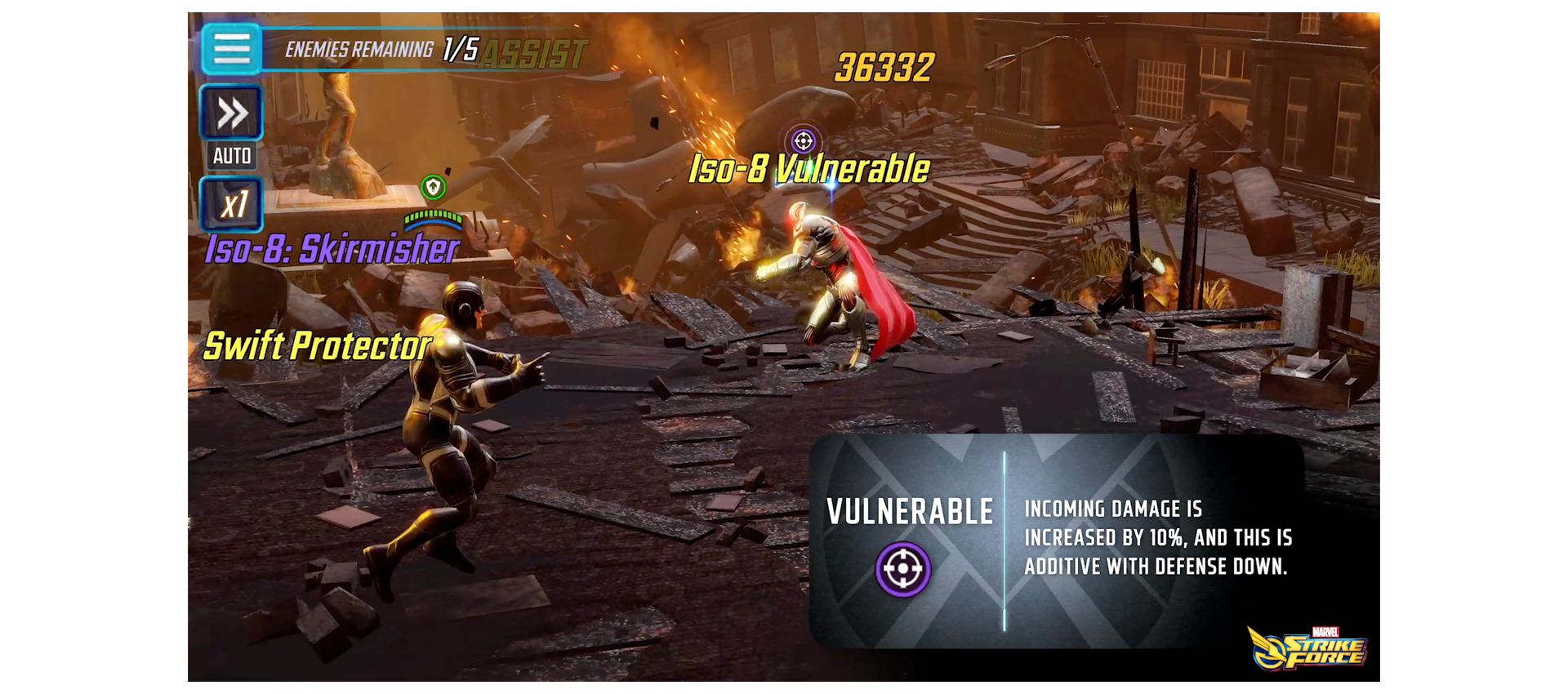Expand the Iso-8: Skirmisher class details
The height and width of the screenshot is (694, 1568).
(x=331, y=251)
